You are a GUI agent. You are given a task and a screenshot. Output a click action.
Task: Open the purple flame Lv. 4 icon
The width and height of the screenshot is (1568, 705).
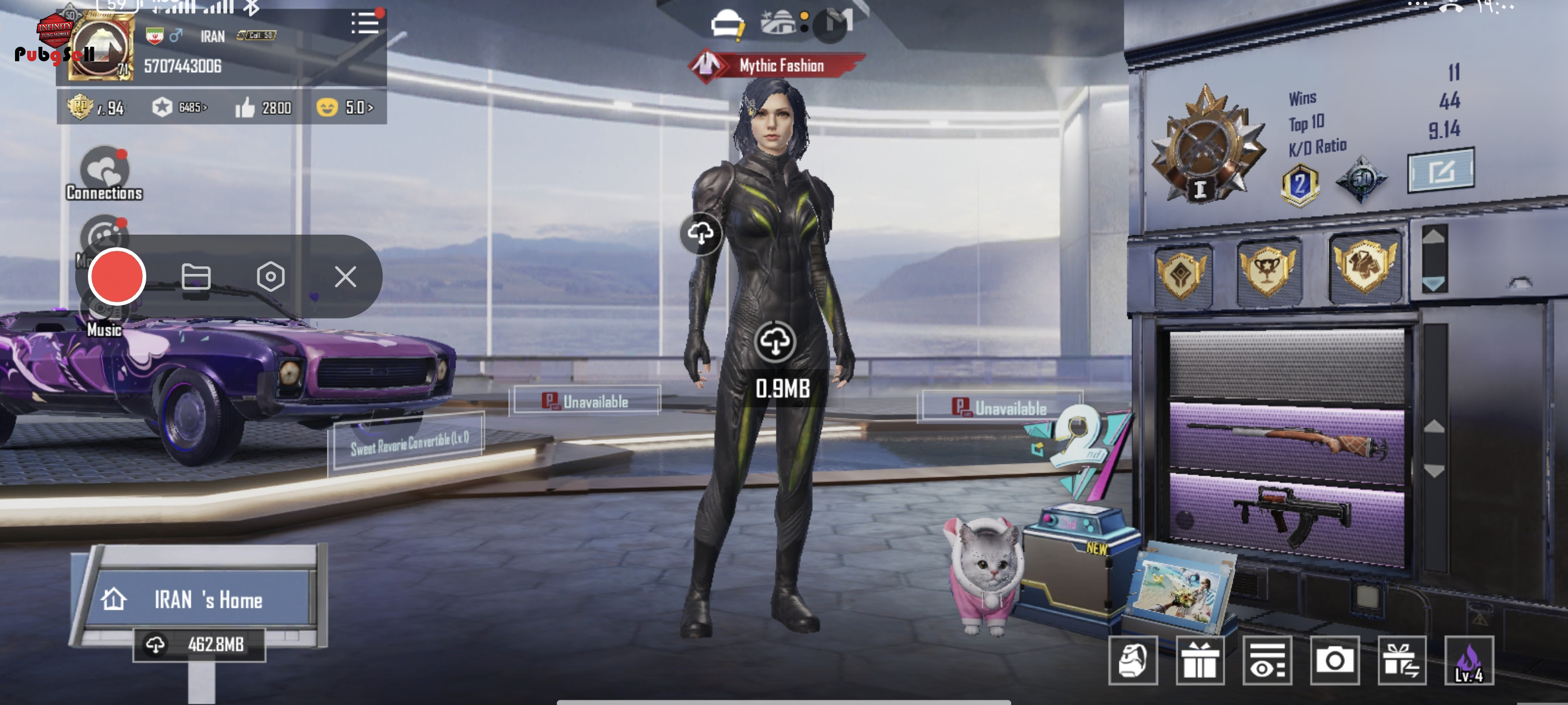(x=1468, y=660)
